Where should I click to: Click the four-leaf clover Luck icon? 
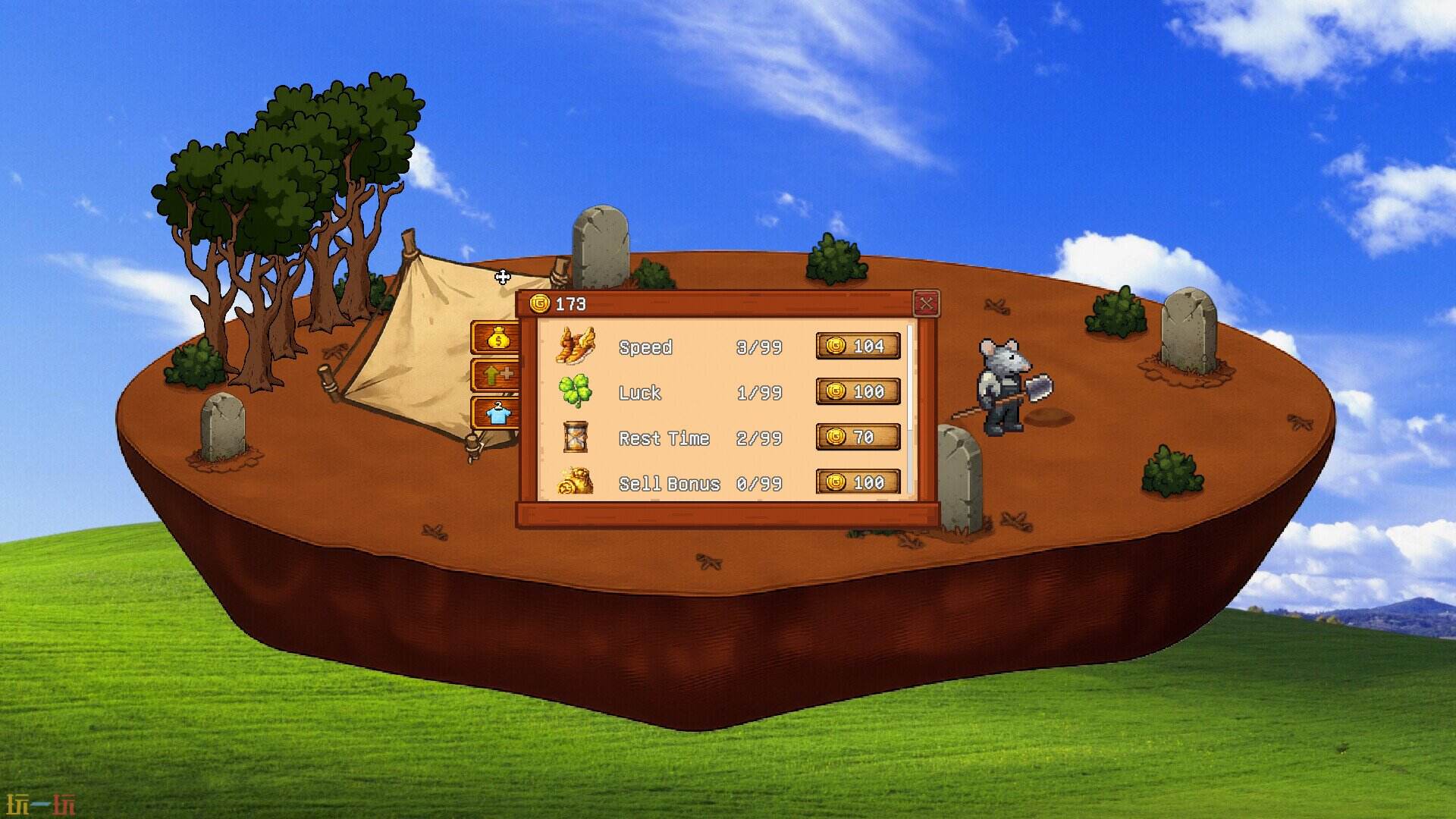575,392
